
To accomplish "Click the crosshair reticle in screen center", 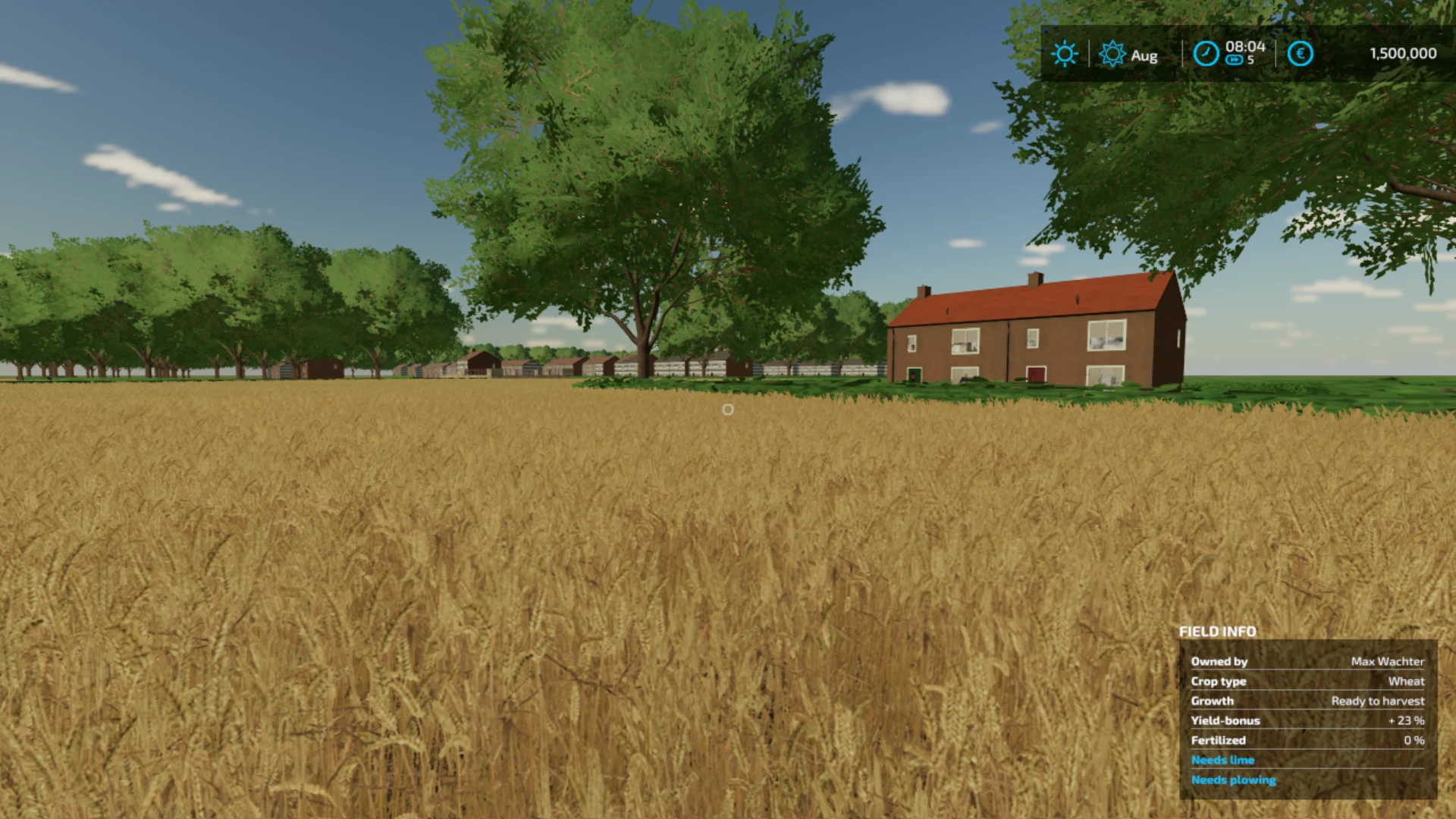I will click(x=727, y=409).
